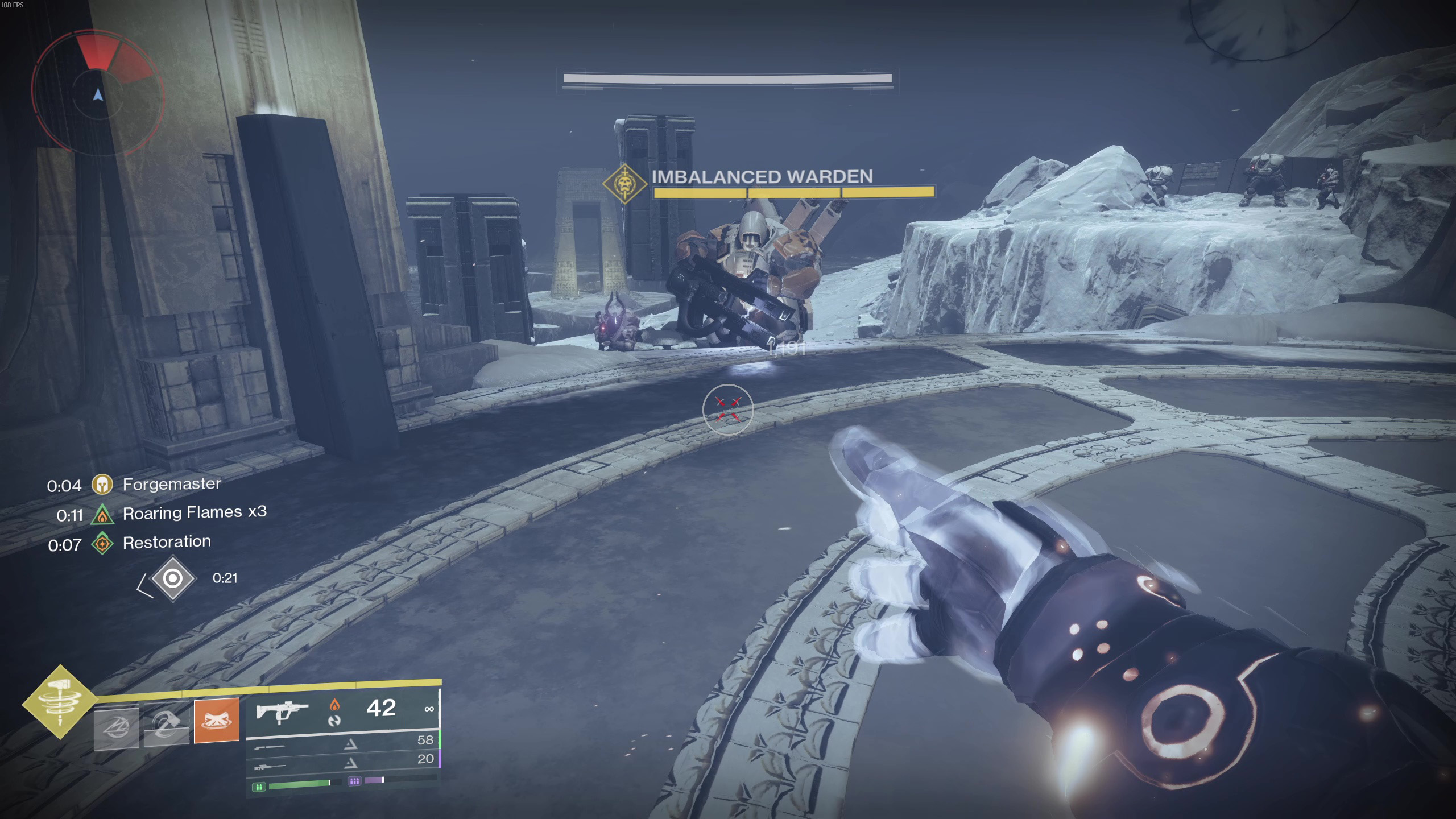Click the Imbalanced Warden skull emblem
The image size is (1456, 819).
[x=625, y=184]
